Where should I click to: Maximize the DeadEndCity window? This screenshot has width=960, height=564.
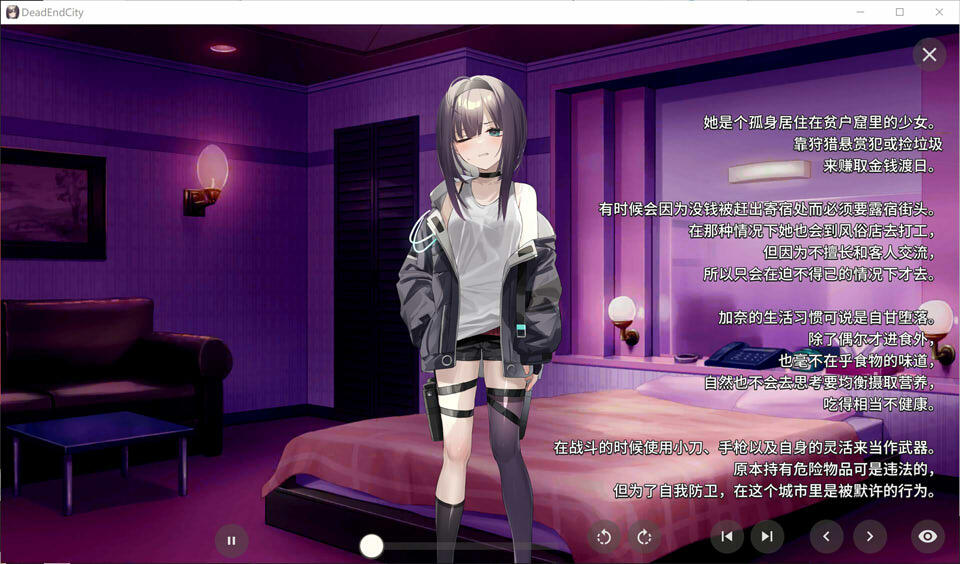pos(900,12)
